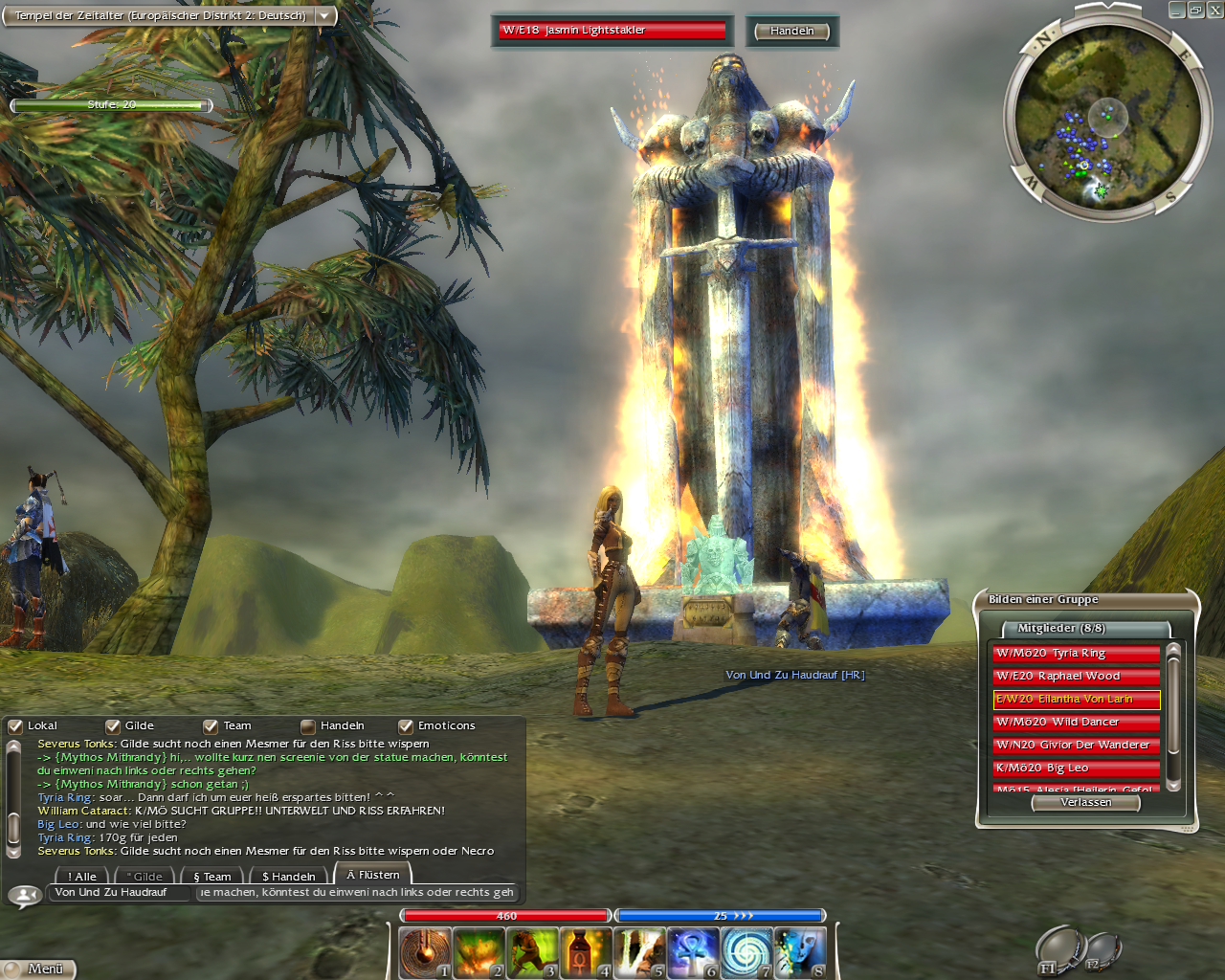Activate the running figure skill in slot 3
The height and width of the screenshot is (980, 1225).
click(x=533, y=954)
